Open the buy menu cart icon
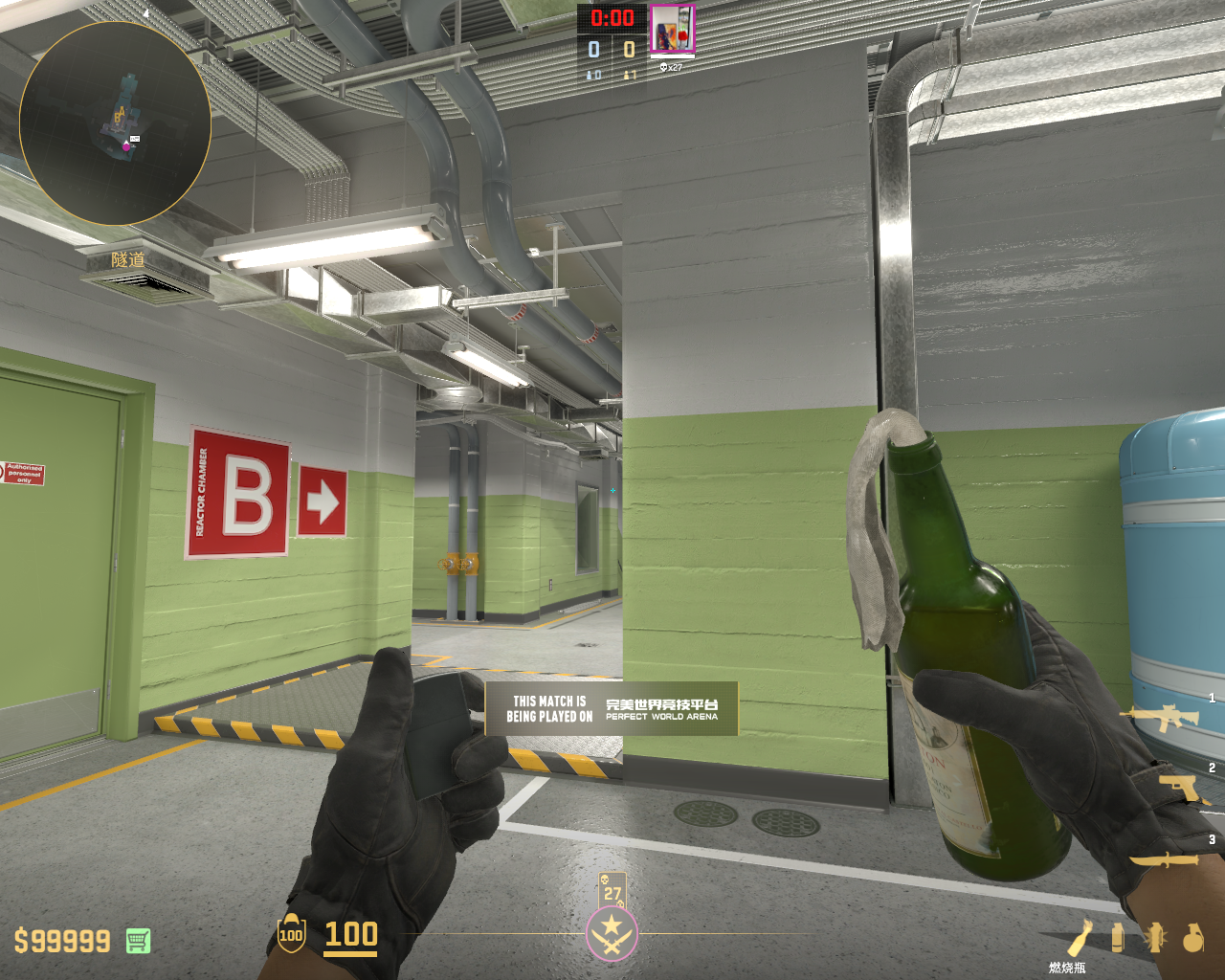The height and width of the screenshot is (980, 1225). [138, 941]
